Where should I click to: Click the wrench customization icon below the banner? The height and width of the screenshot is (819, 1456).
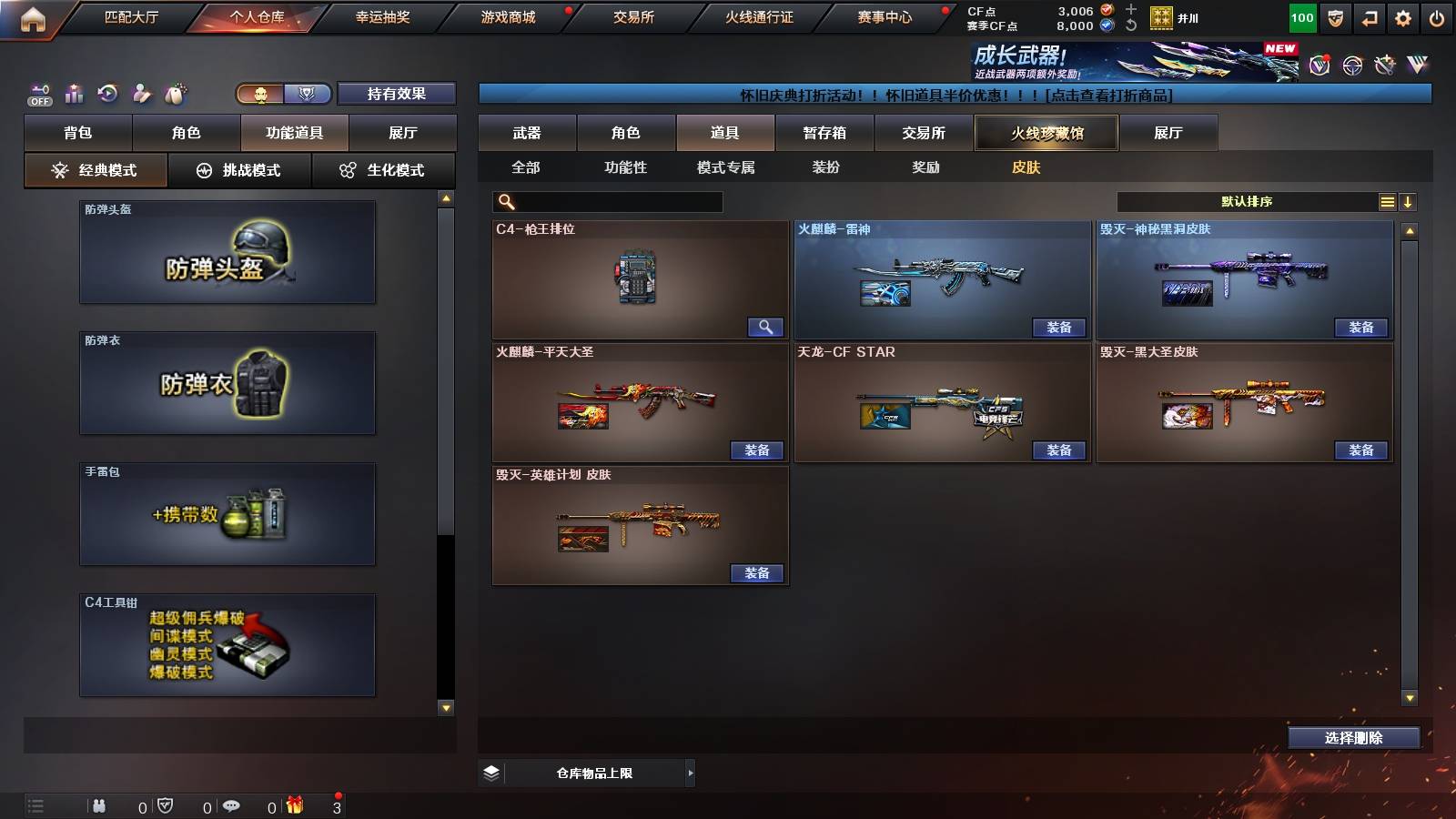coord(1385,65)
